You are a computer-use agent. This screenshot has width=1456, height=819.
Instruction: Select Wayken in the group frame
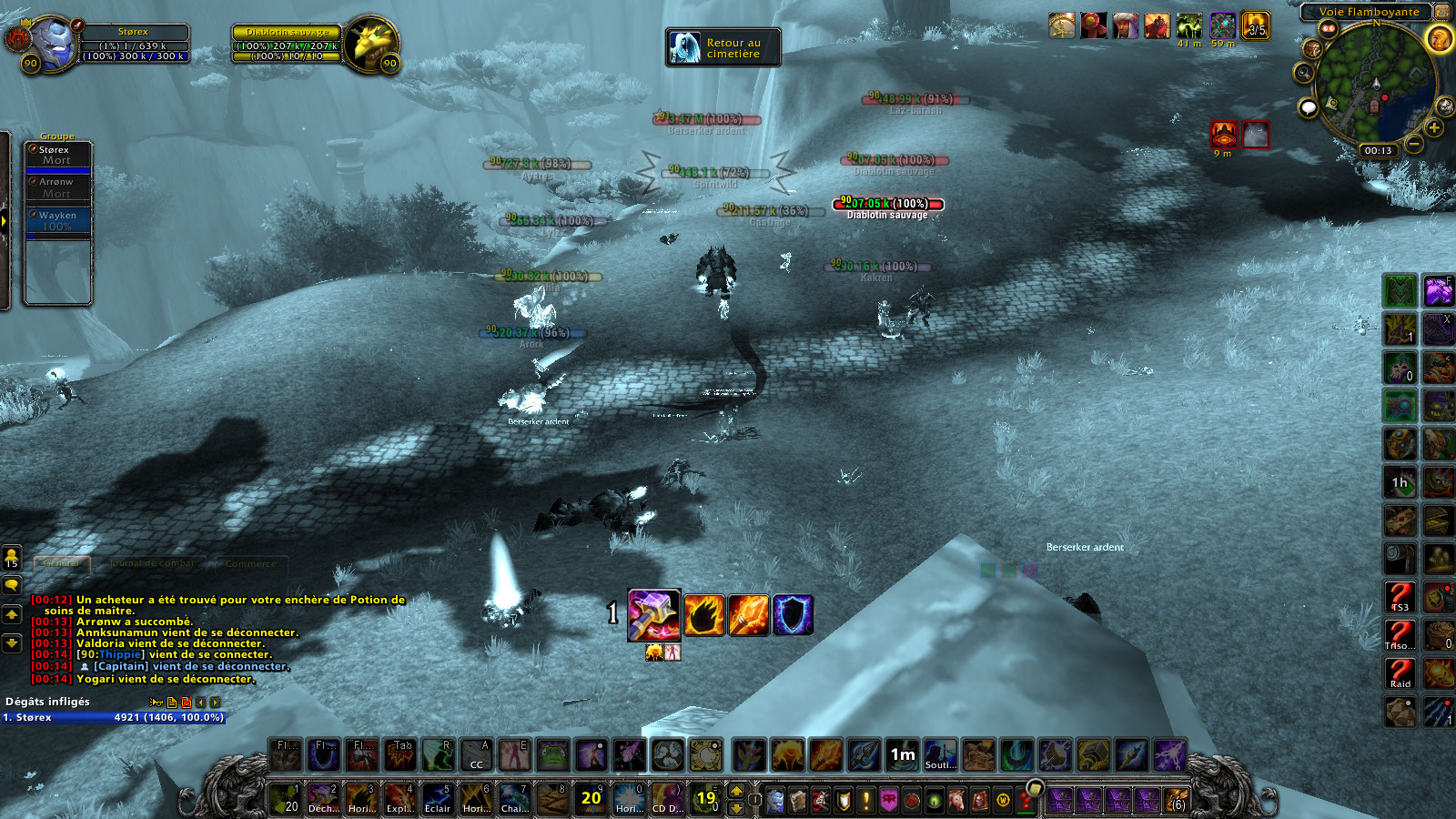[x=58, y=221]
